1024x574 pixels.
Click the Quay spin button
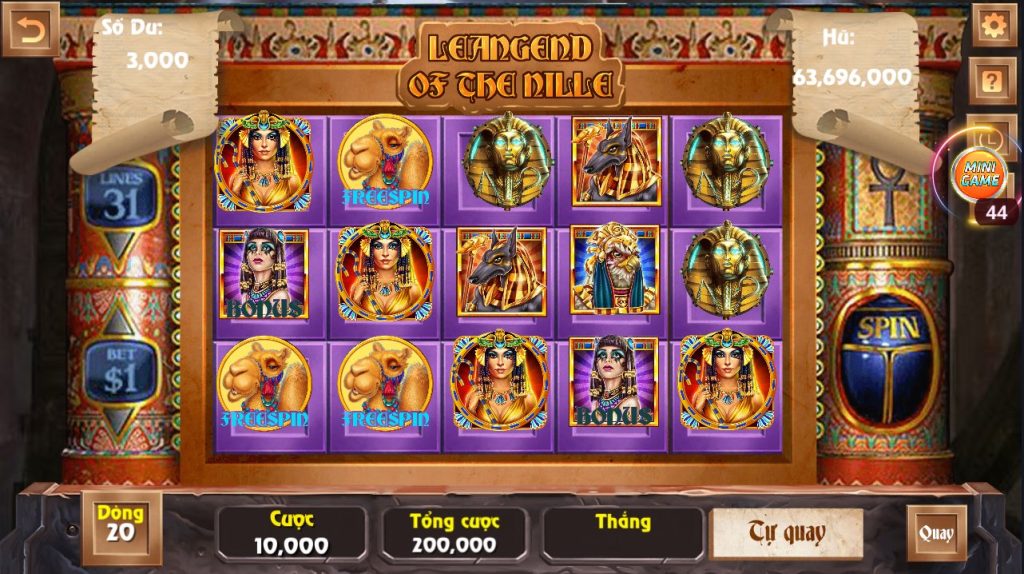936,533
